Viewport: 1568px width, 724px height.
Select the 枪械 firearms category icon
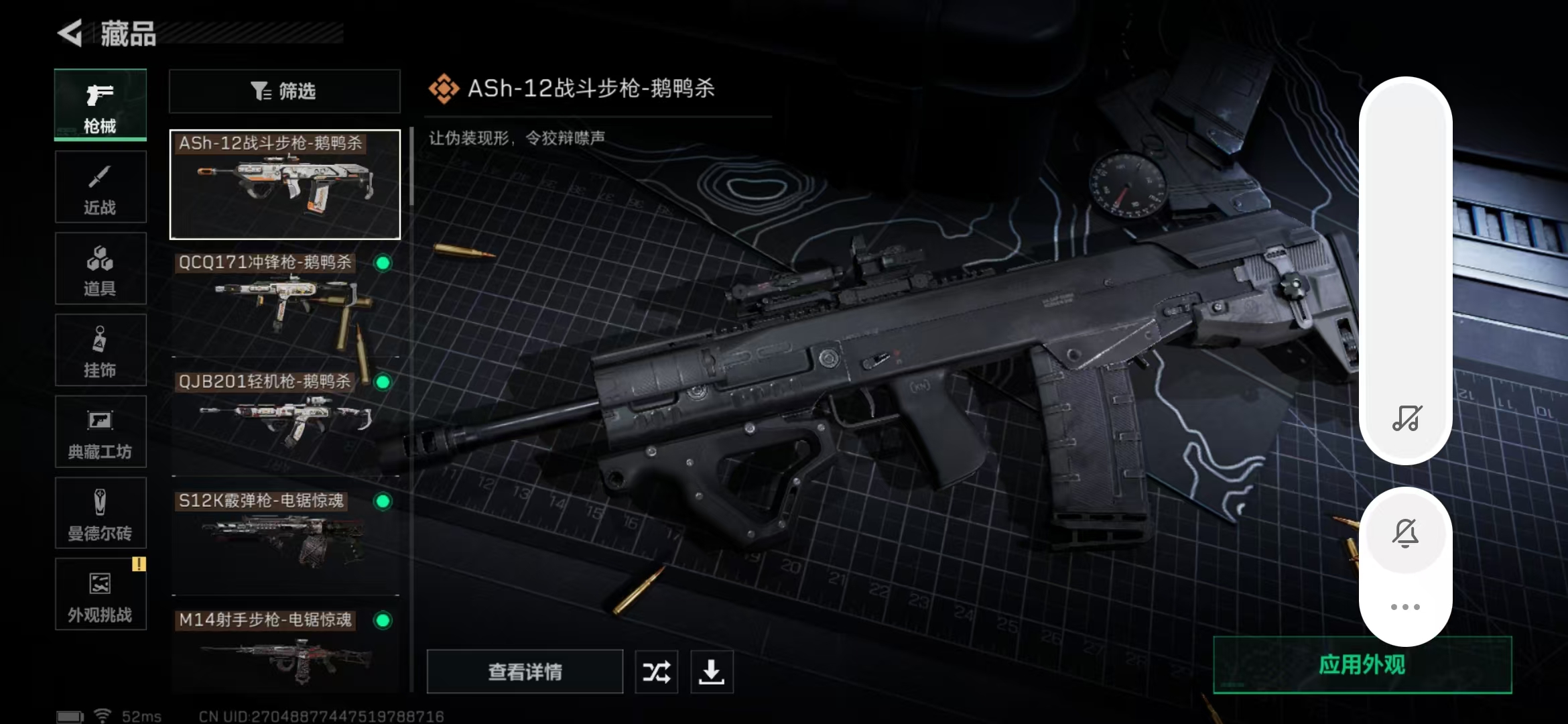[100, 104]
